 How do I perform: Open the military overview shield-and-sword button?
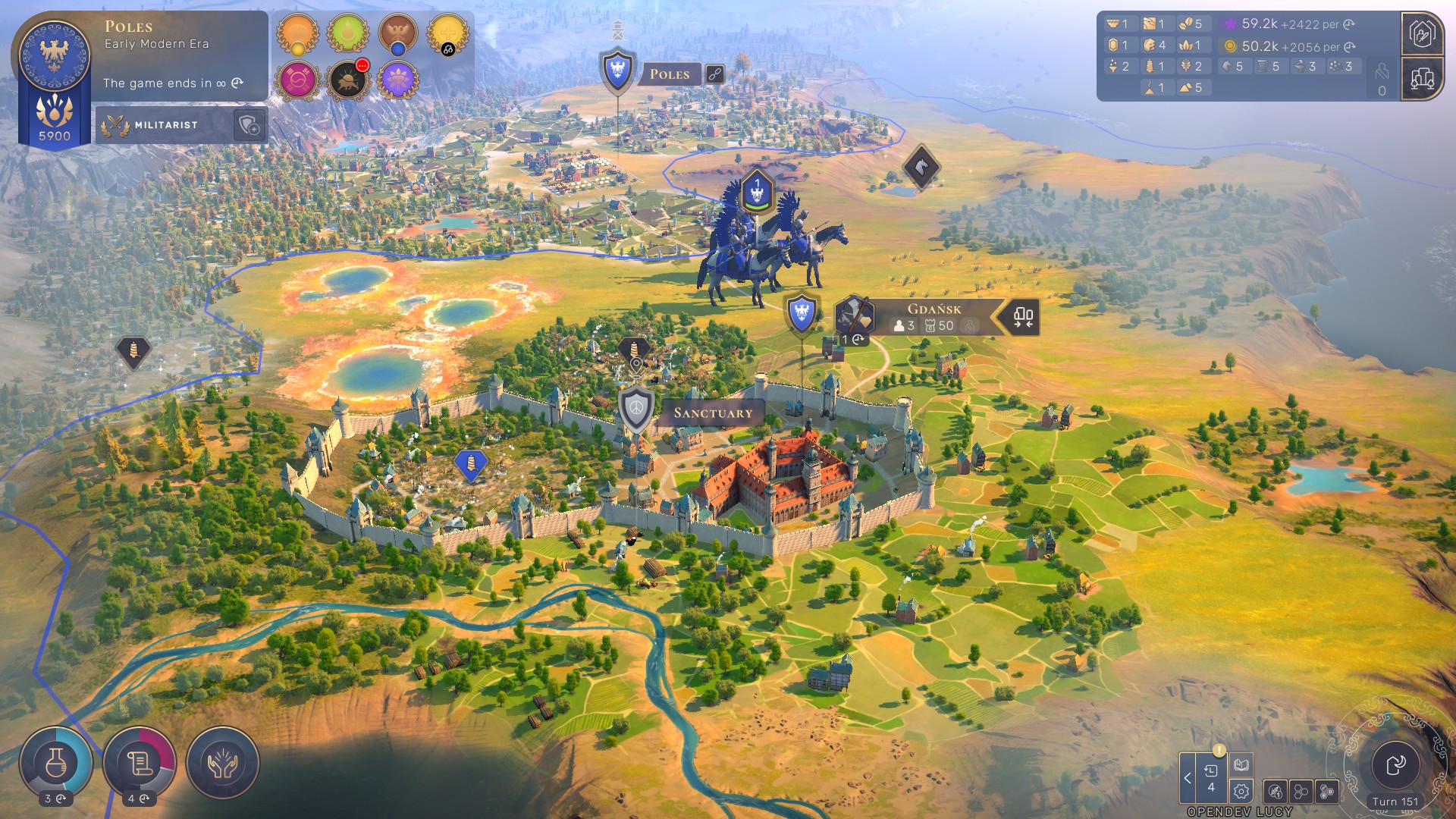click(x=1422, y=34)
